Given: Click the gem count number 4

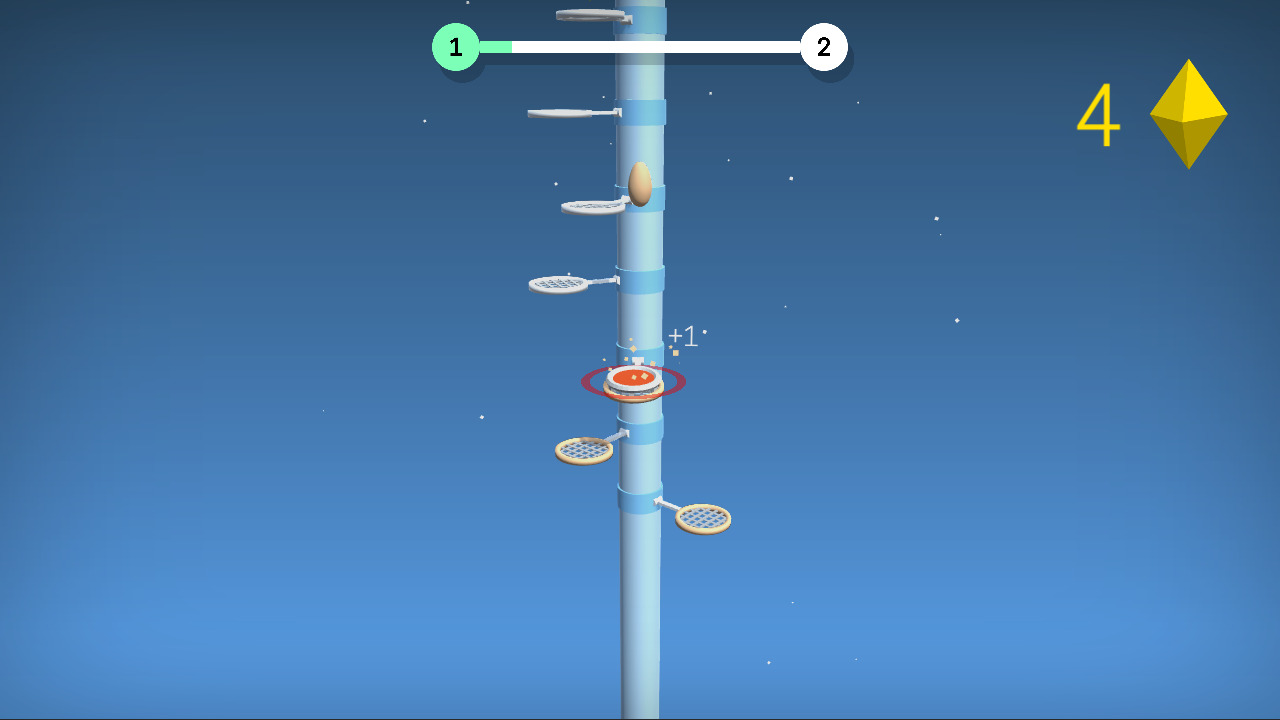Looking at the screenshot, I should coord(1099,115).
